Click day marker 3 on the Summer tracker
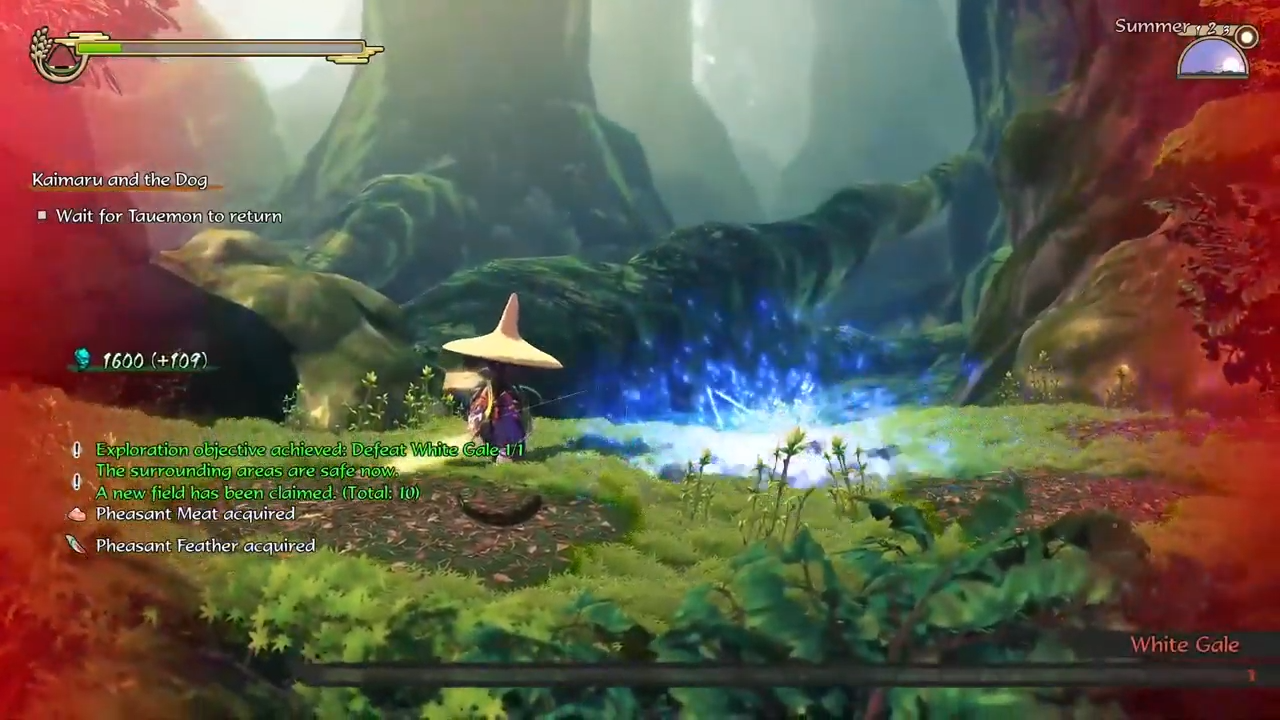The image size is (1280, 720). pos(1224,30)
